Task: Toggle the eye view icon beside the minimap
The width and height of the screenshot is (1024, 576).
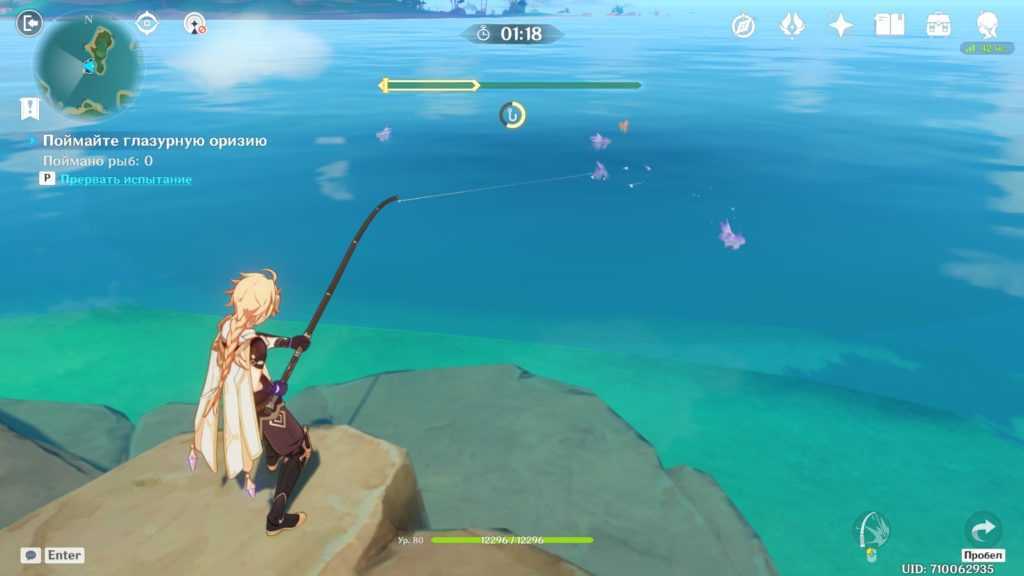Action: pyautogui.click(x=147, y=22)
